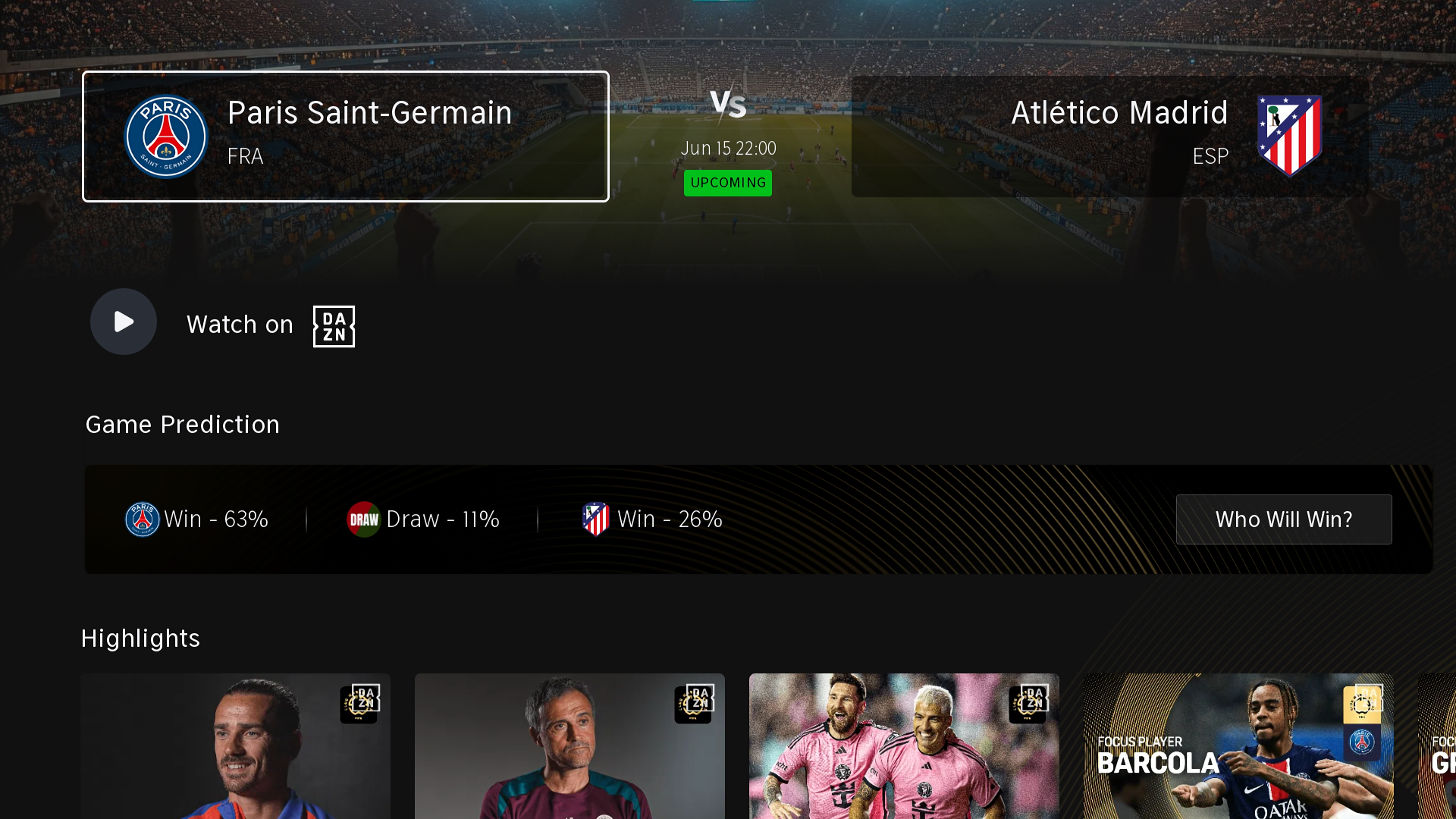Open the DAZN logo link
This screenshot has height=819, width=1456.
click(334, 326)
